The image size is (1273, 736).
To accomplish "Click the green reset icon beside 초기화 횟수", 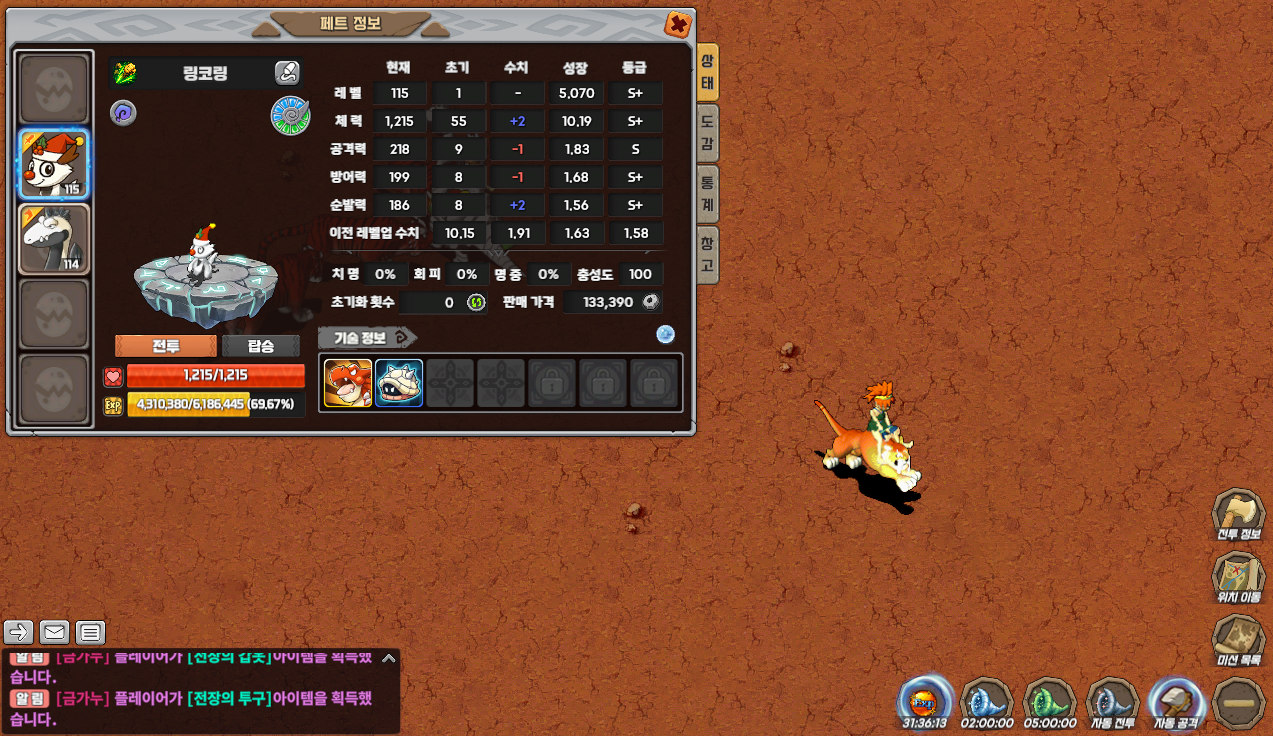I will [x=476, y=302].
